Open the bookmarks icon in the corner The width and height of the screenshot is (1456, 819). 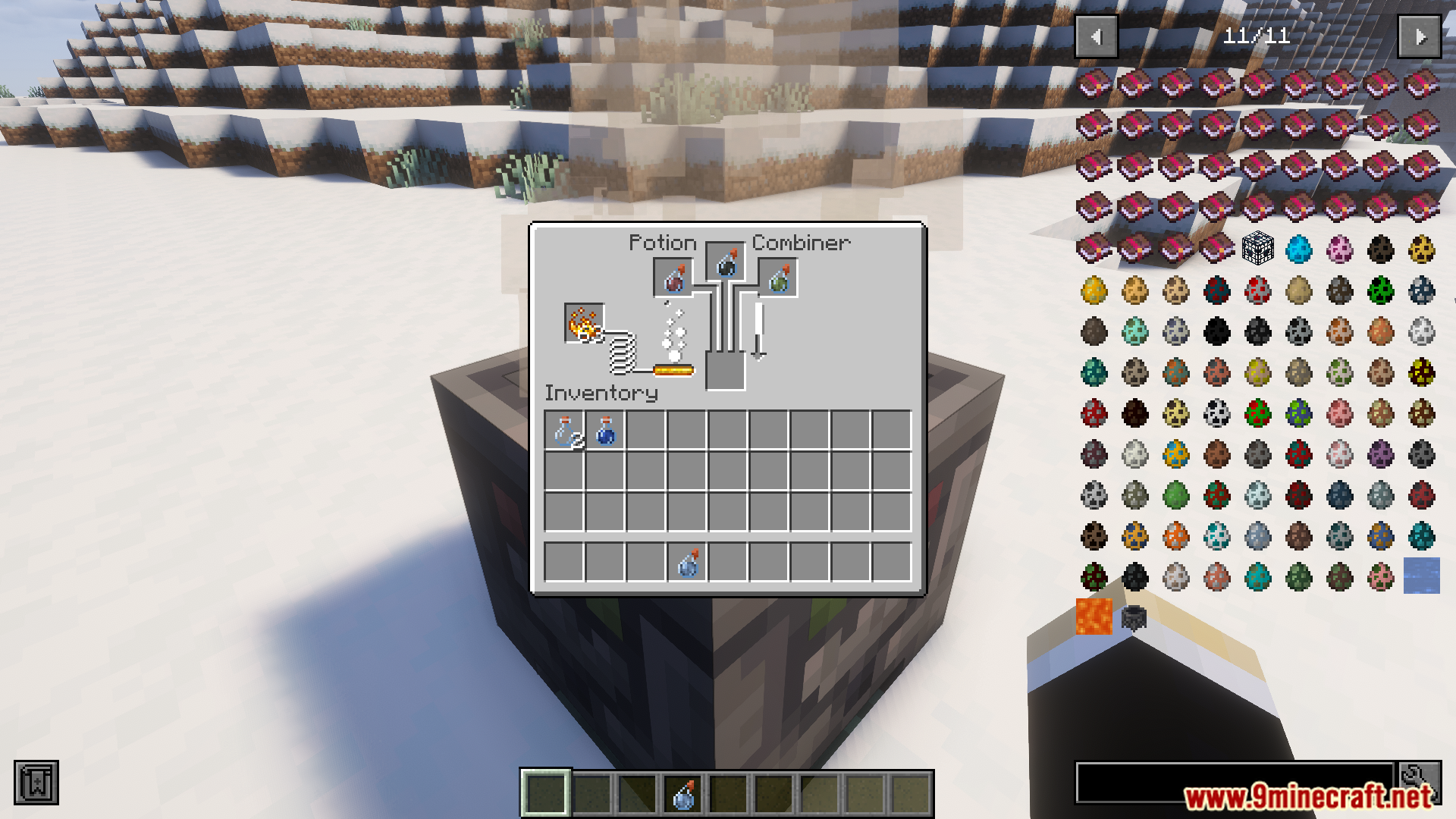[36, 783]
